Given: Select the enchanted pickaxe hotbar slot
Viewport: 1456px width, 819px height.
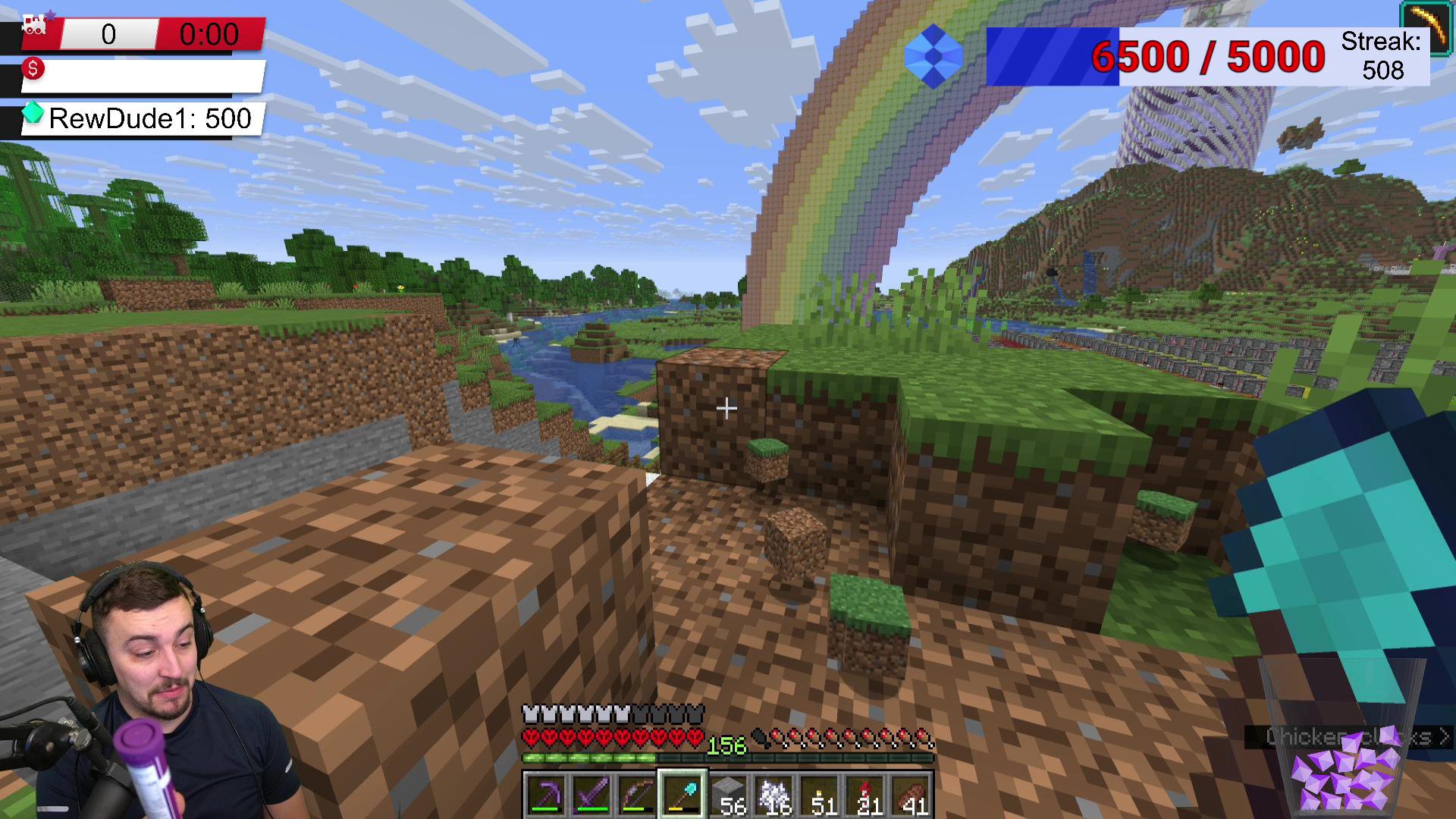Looking at the screenshot, I should click(x=545, y=795).
